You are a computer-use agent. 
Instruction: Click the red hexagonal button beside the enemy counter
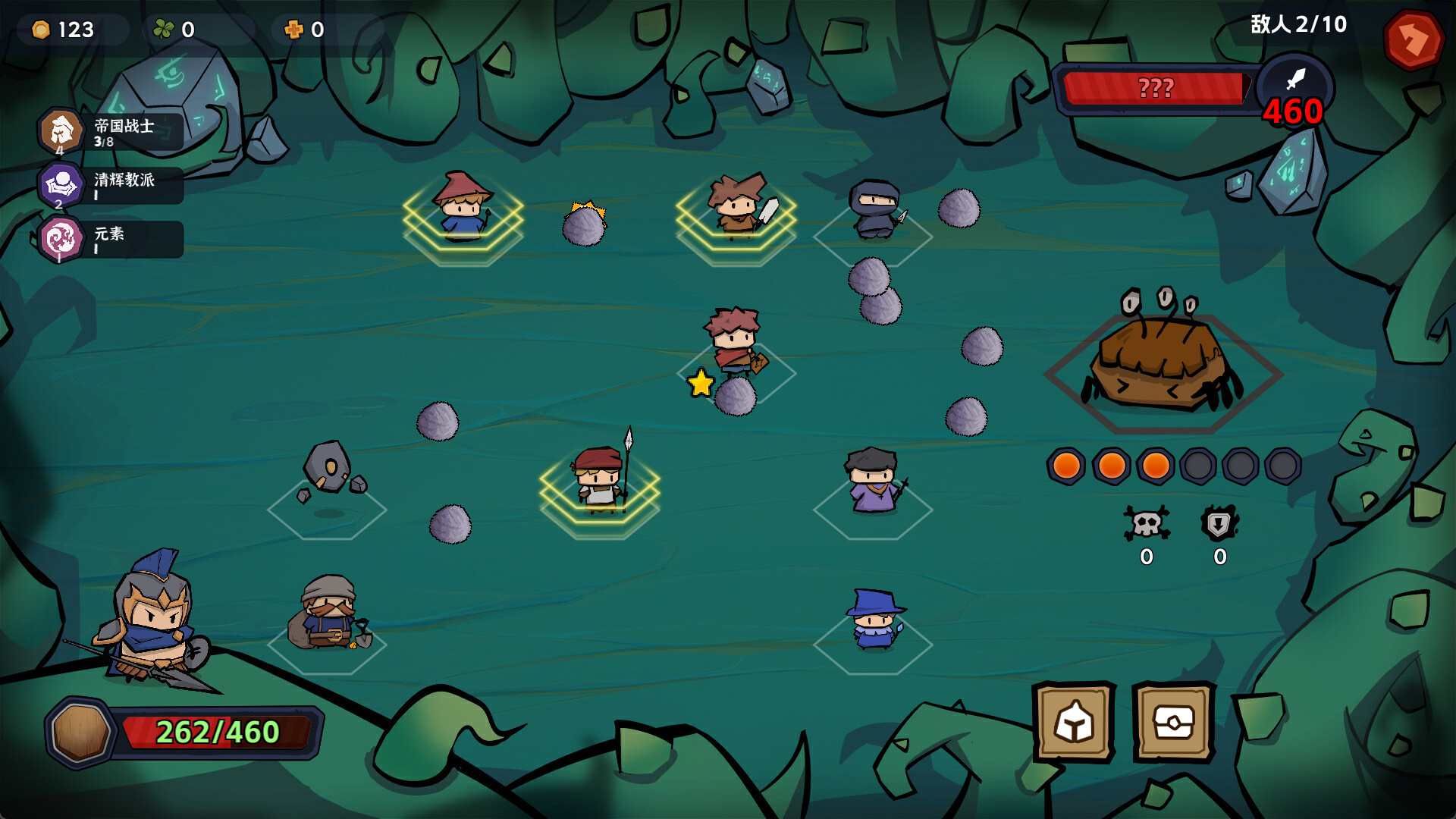(x=1413, y=39)
